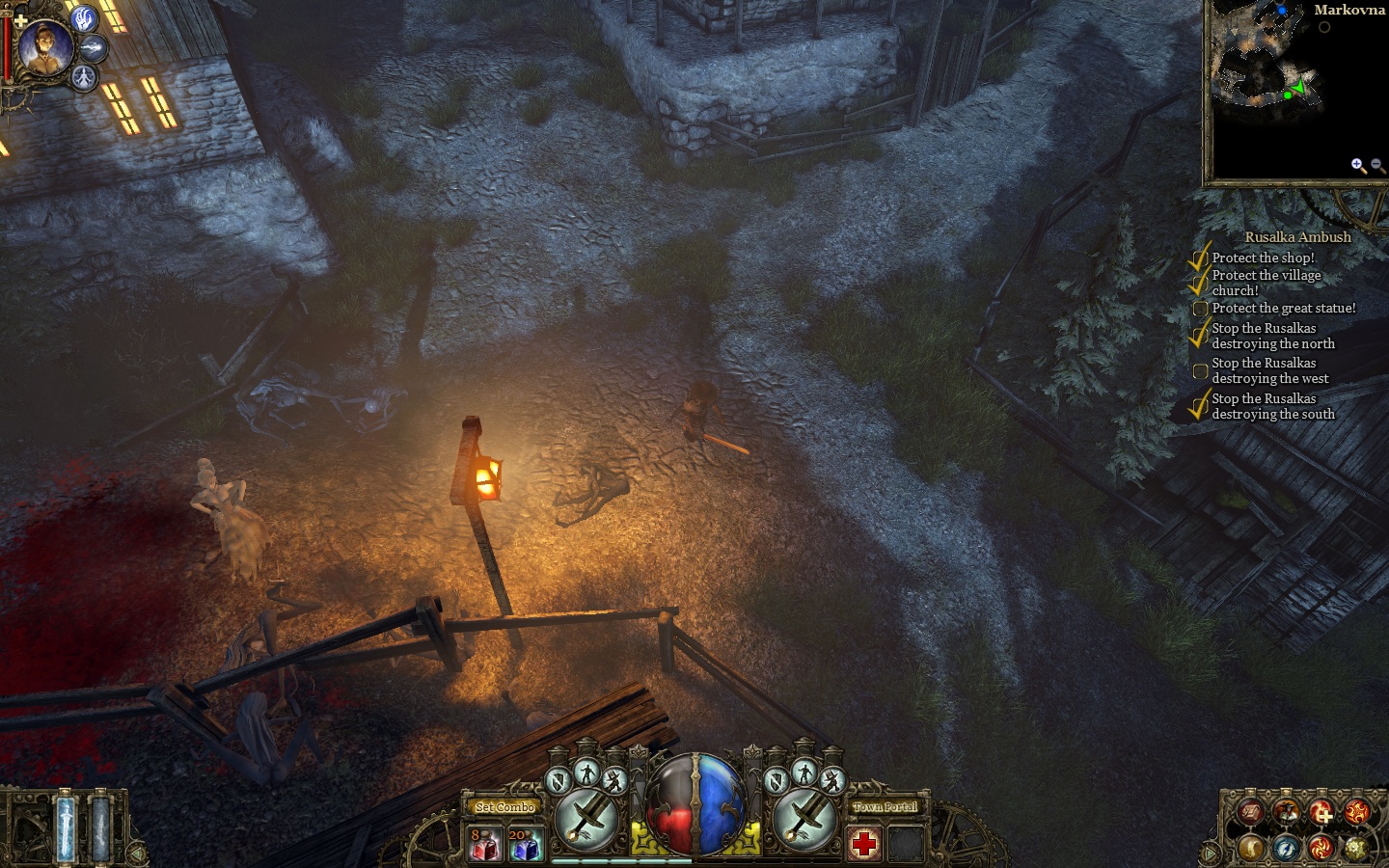The image size is (1389, 868).
Task: Use the blue mana potion slot
Action: (x=525, y=844)
